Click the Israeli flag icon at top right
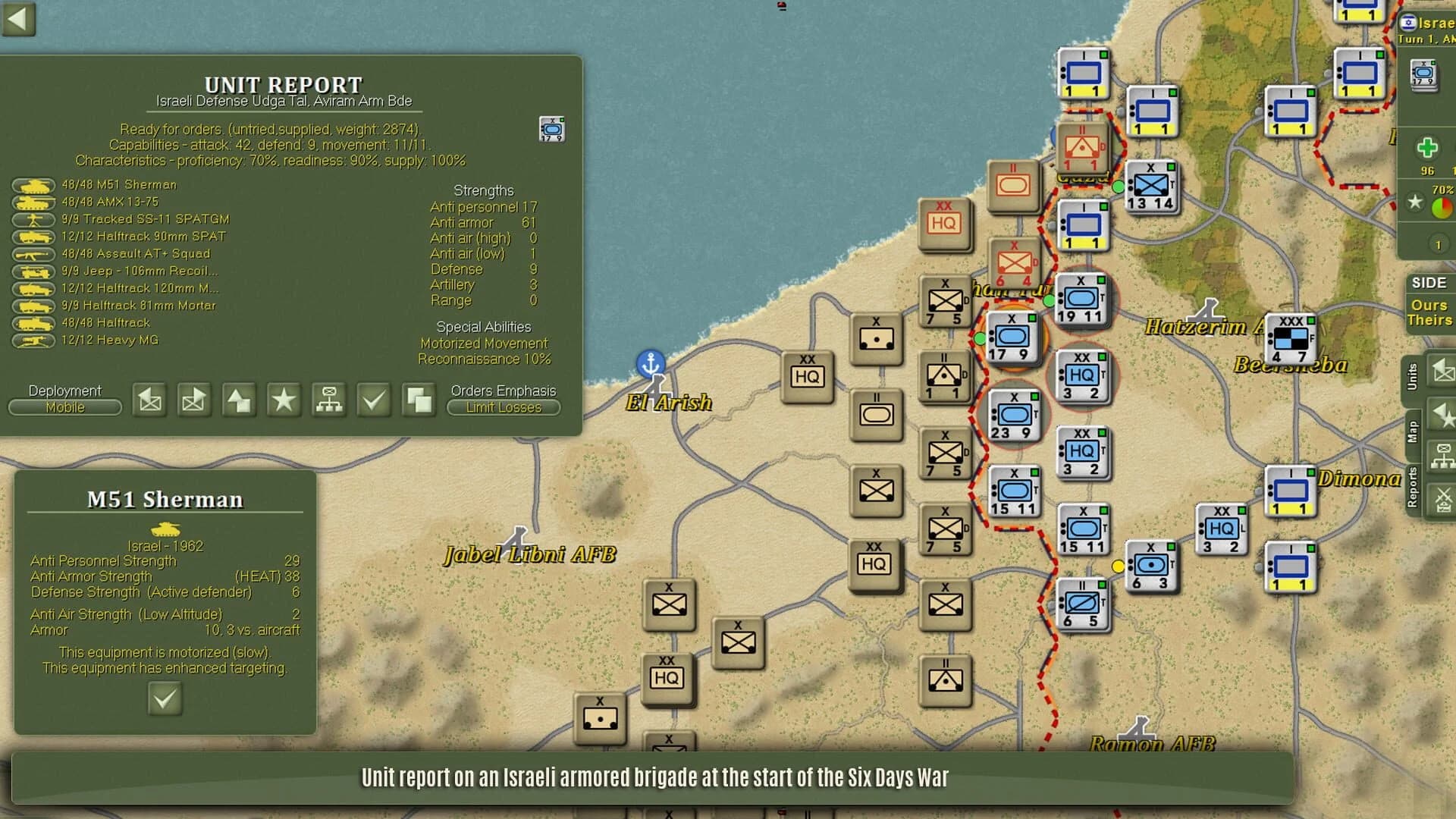This screenshot has width=1456, height=819. click(x=1409, y=23)
